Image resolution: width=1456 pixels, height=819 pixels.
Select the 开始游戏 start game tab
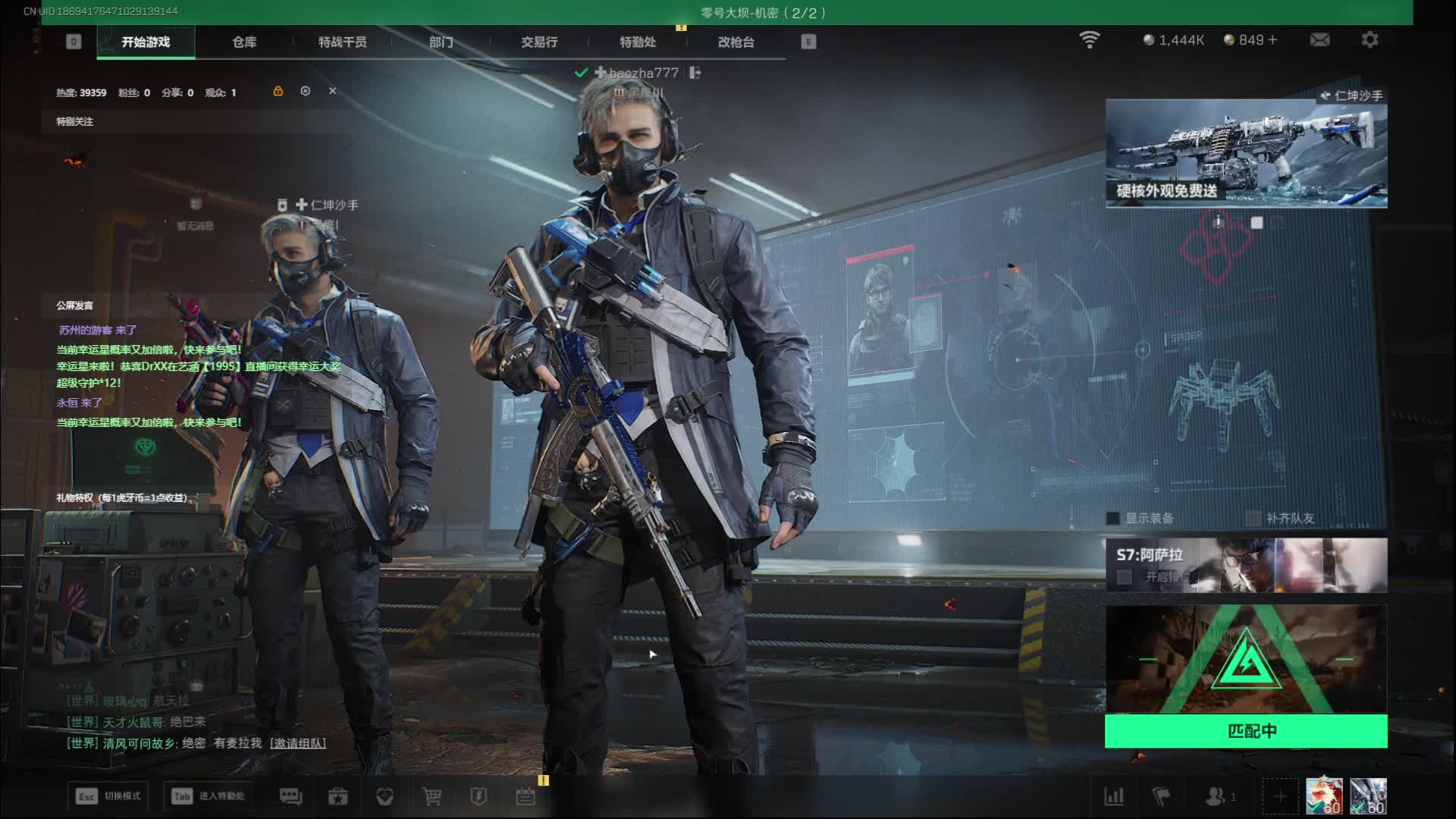point(146,42)
